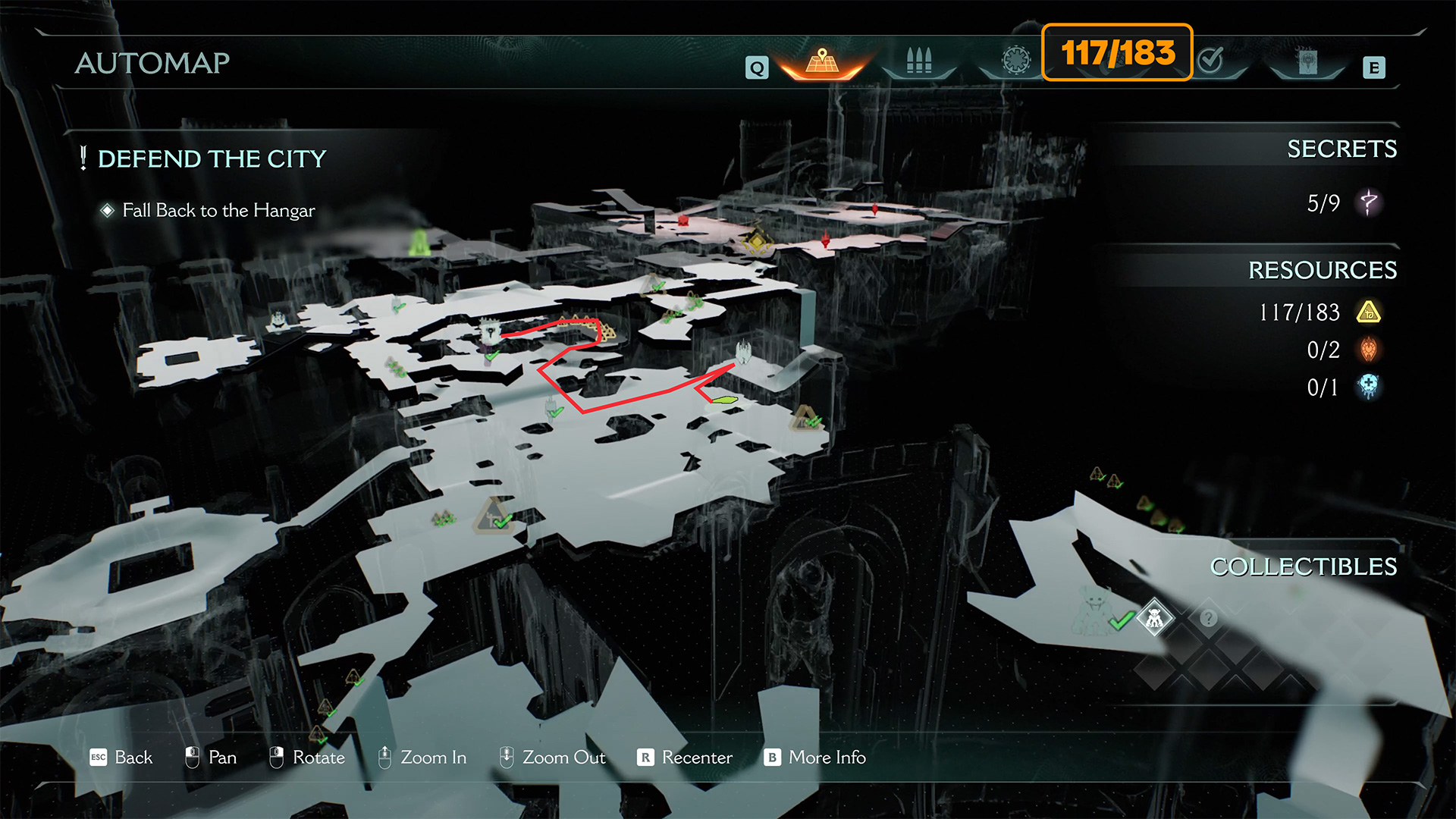This screenshot has height=819, width=1456.
Task: Open the spiked gear shield tab
Action: coord(1016,60)
